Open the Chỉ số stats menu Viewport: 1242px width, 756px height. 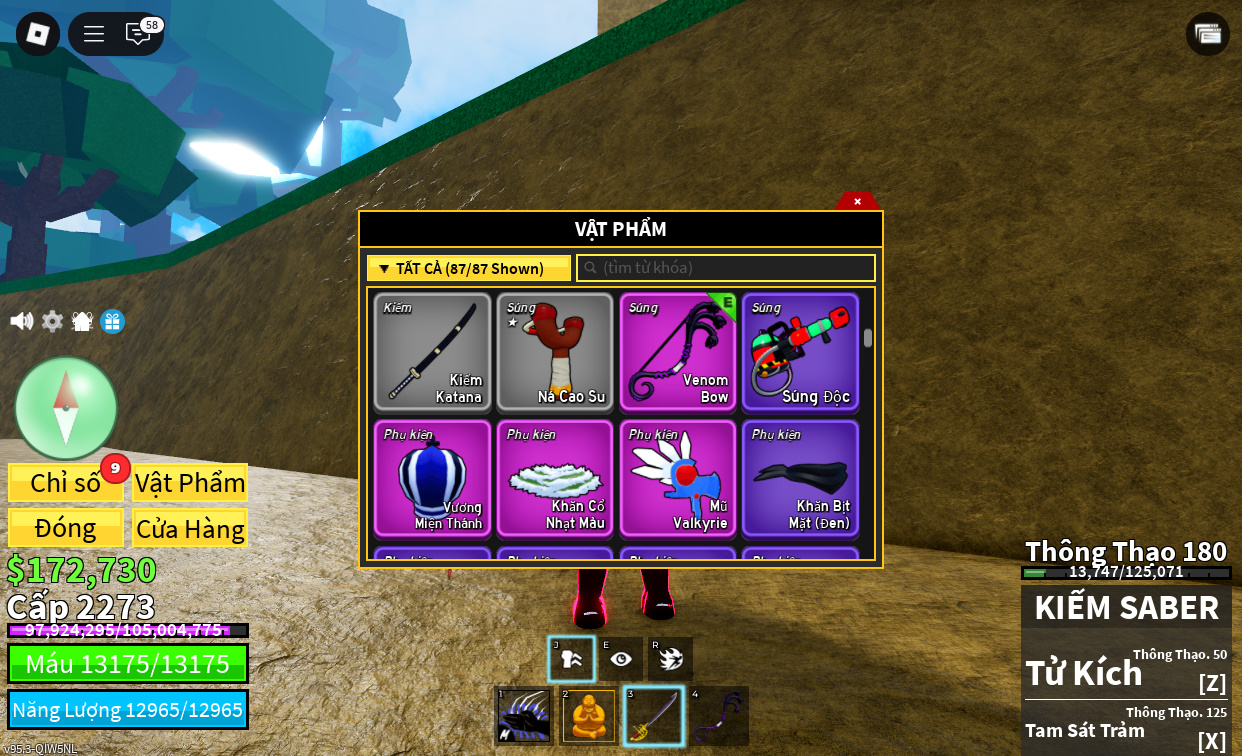66,483
